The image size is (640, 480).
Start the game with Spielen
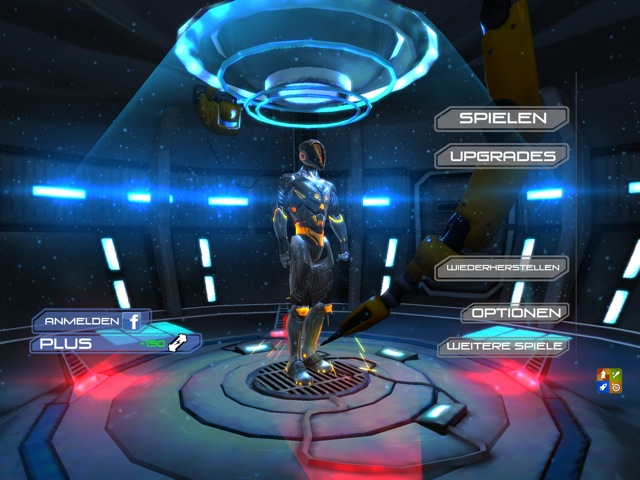click(502, 118)
